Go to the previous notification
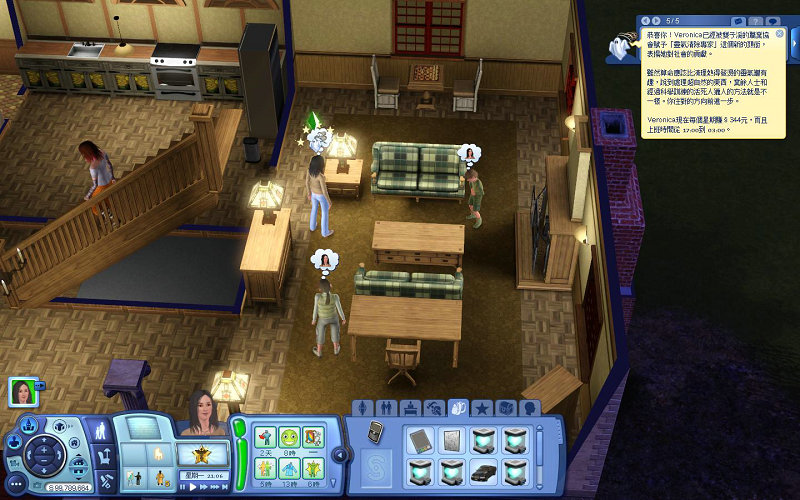800x500 pixels. point(646,20)
